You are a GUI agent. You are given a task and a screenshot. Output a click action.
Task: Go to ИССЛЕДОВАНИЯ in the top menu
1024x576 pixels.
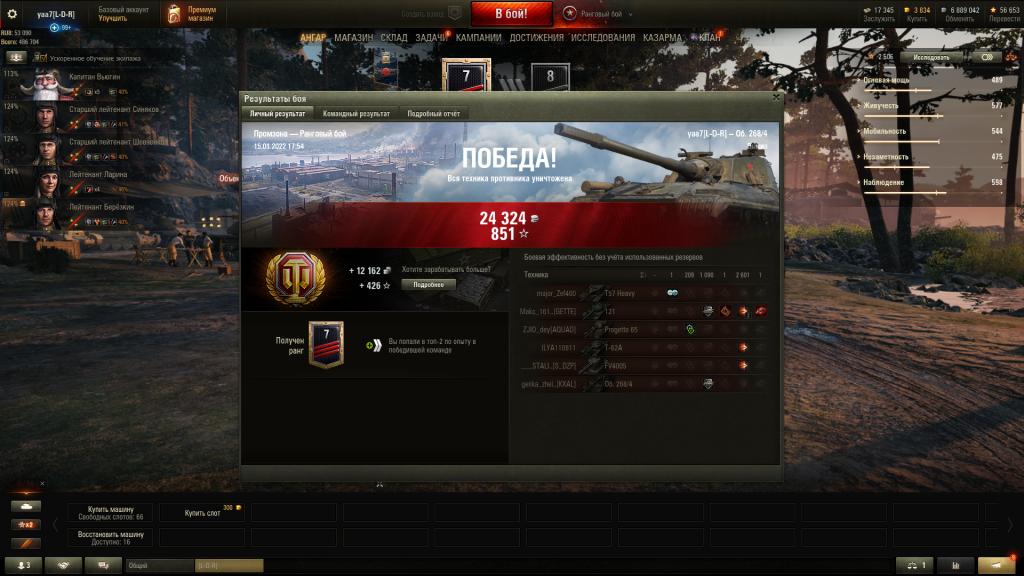[603, 38]
